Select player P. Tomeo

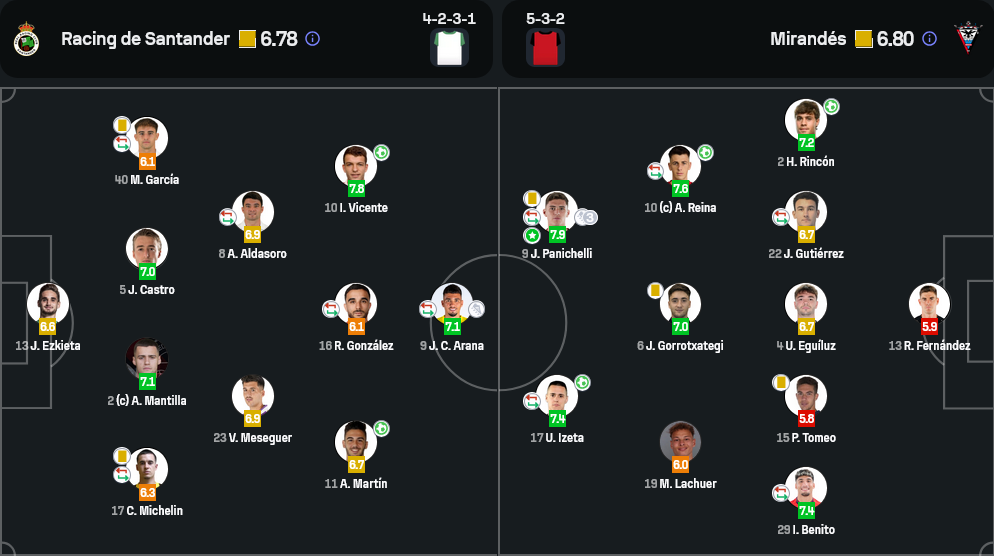pos(806,396)
